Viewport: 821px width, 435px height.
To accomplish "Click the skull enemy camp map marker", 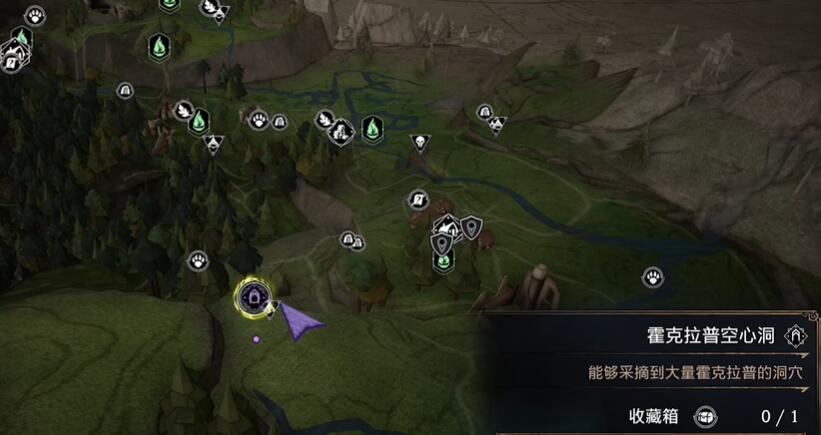I will point(419,143).
